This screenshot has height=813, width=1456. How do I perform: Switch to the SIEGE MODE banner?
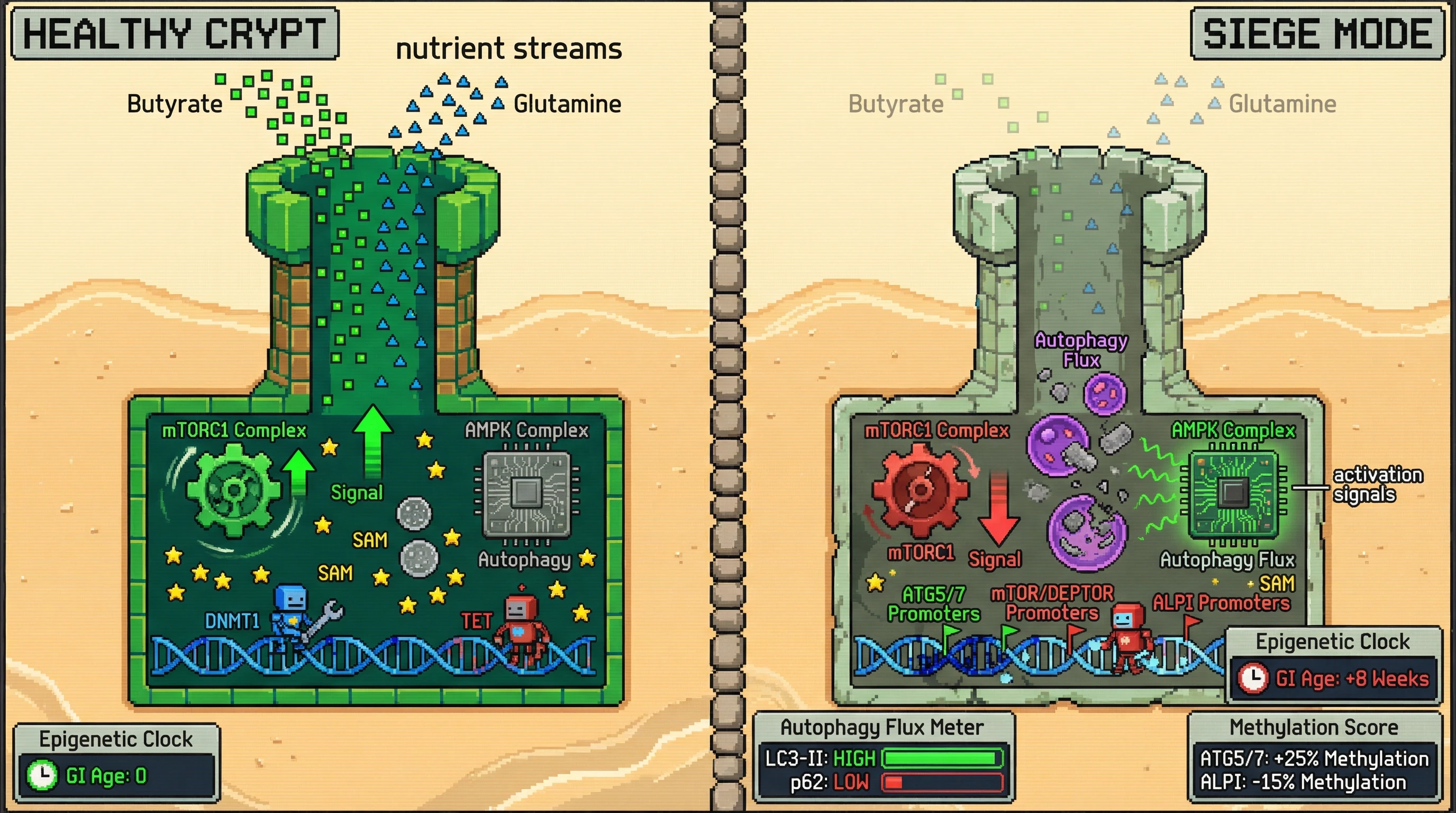point(1317,34)
